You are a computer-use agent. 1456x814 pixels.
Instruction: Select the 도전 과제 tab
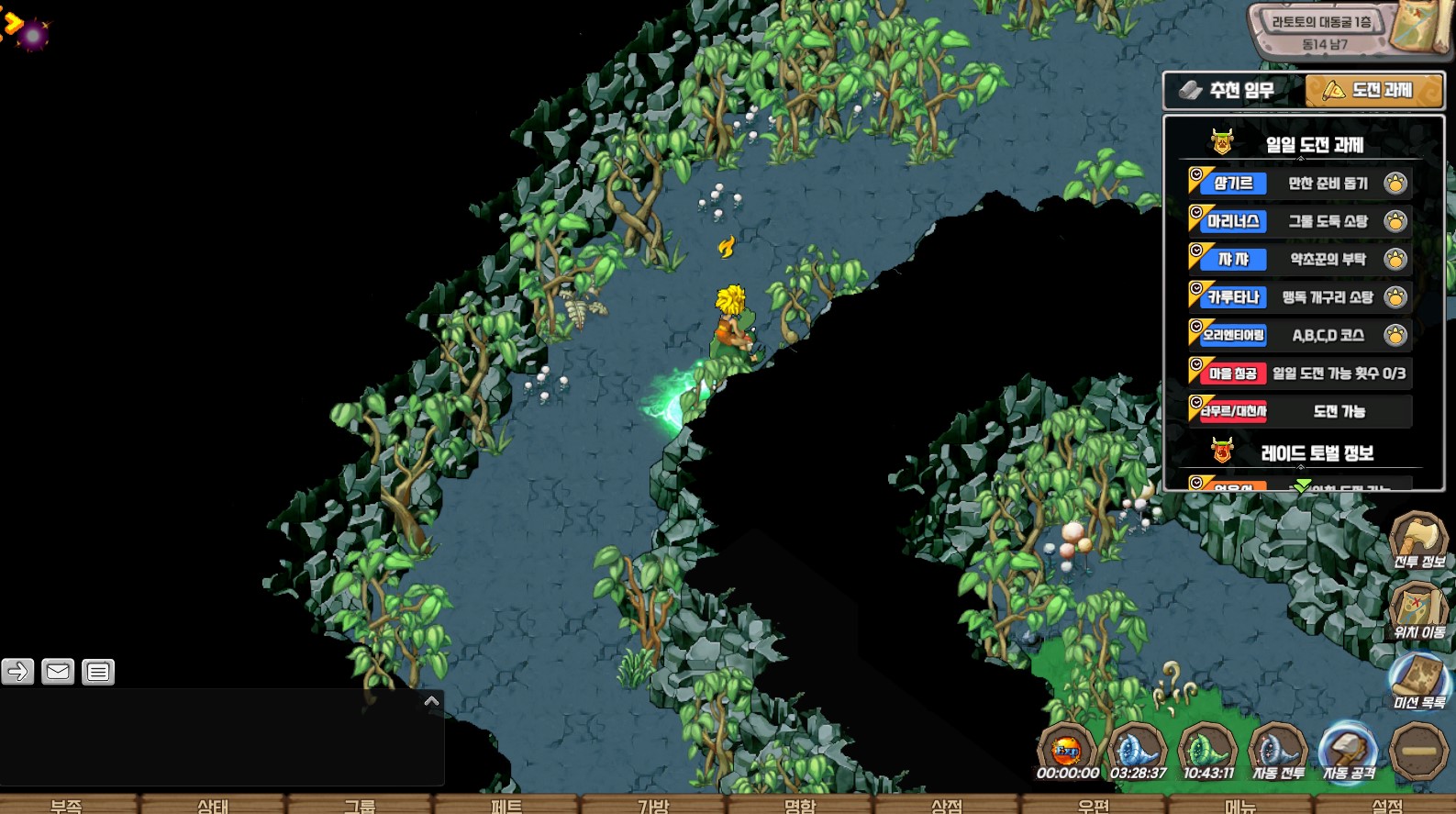pyautogui.click(x=1373, y=90)
